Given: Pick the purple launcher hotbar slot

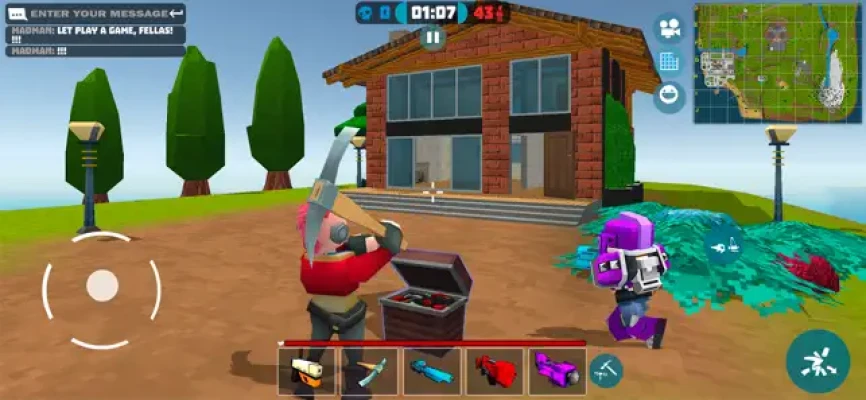Looking at the screenshot, I should tap(557, 371).
